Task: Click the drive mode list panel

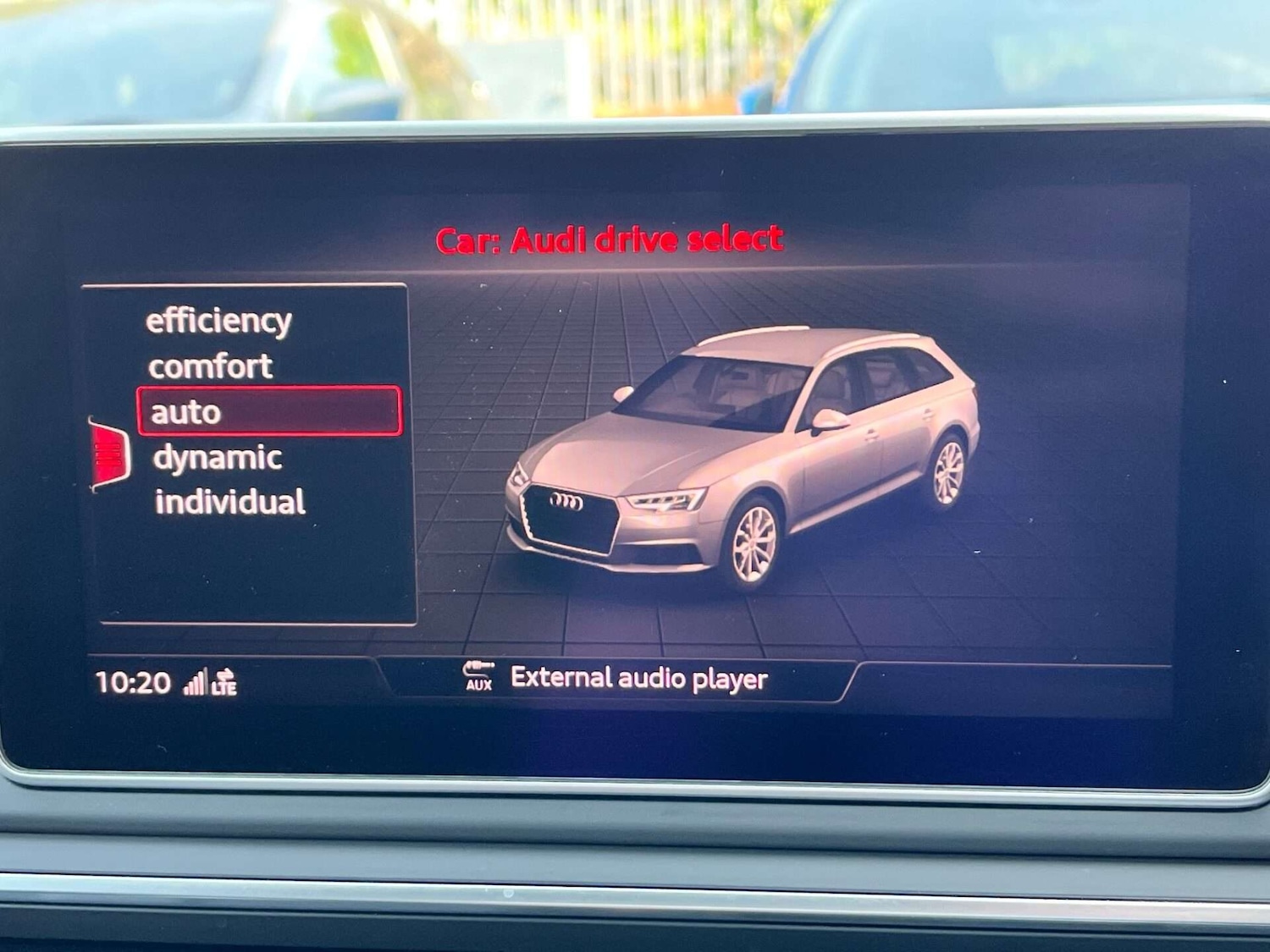Action: coord(250,453)
